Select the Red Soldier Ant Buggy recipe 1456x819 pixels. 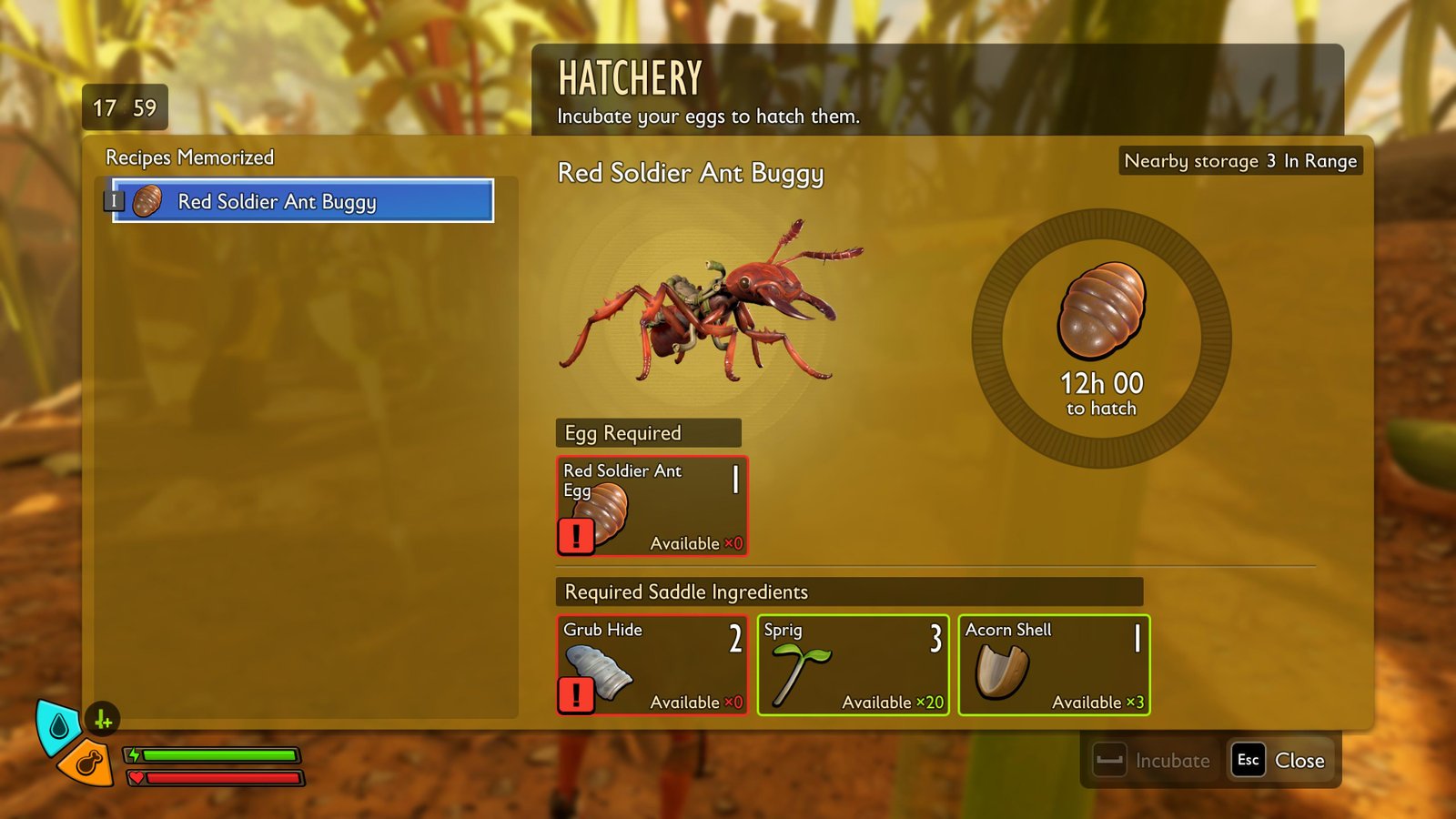(302, 201)
